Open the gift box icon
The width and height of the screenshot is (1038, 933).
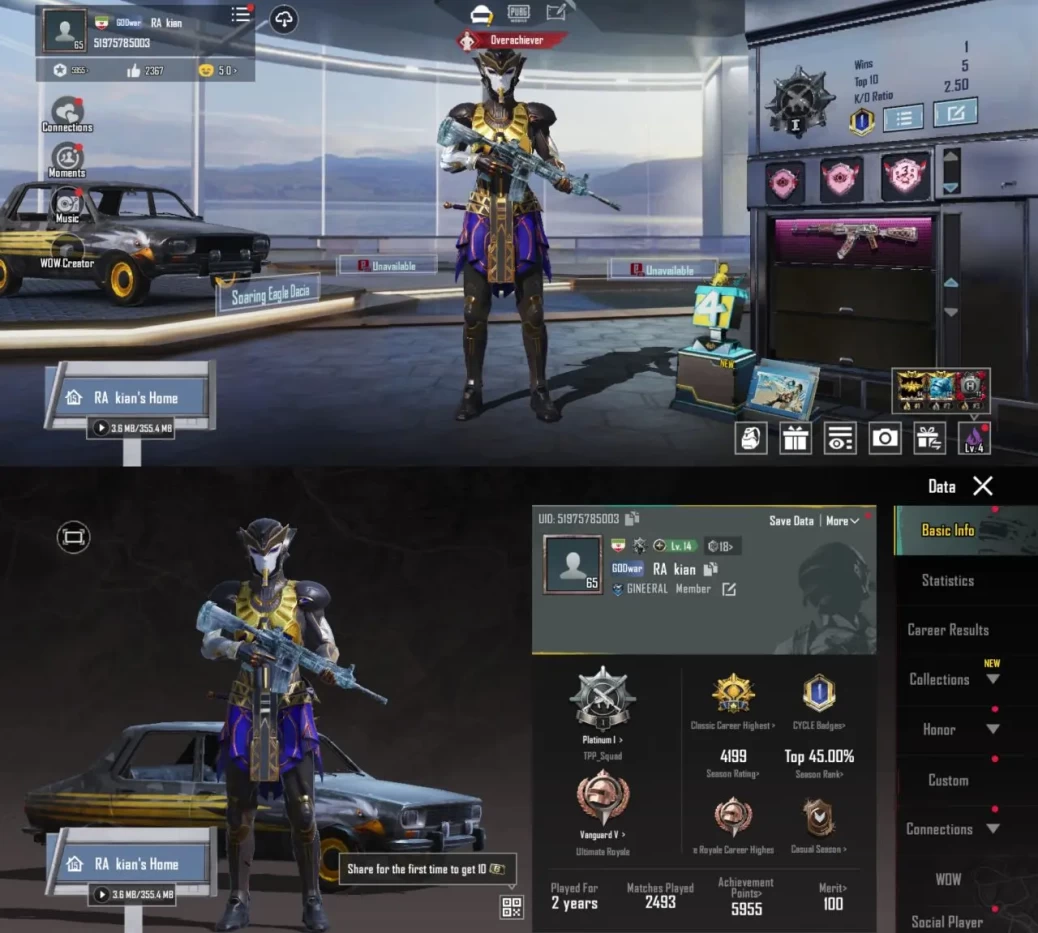[795, 438]
